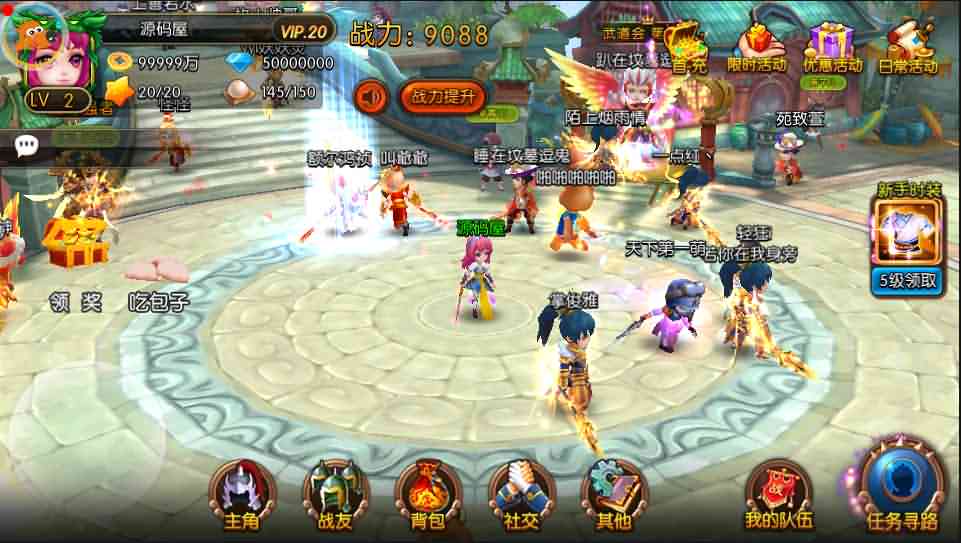Open the 首充 first recharge offer
Viewport: 961px width, 543px height.
689,47
